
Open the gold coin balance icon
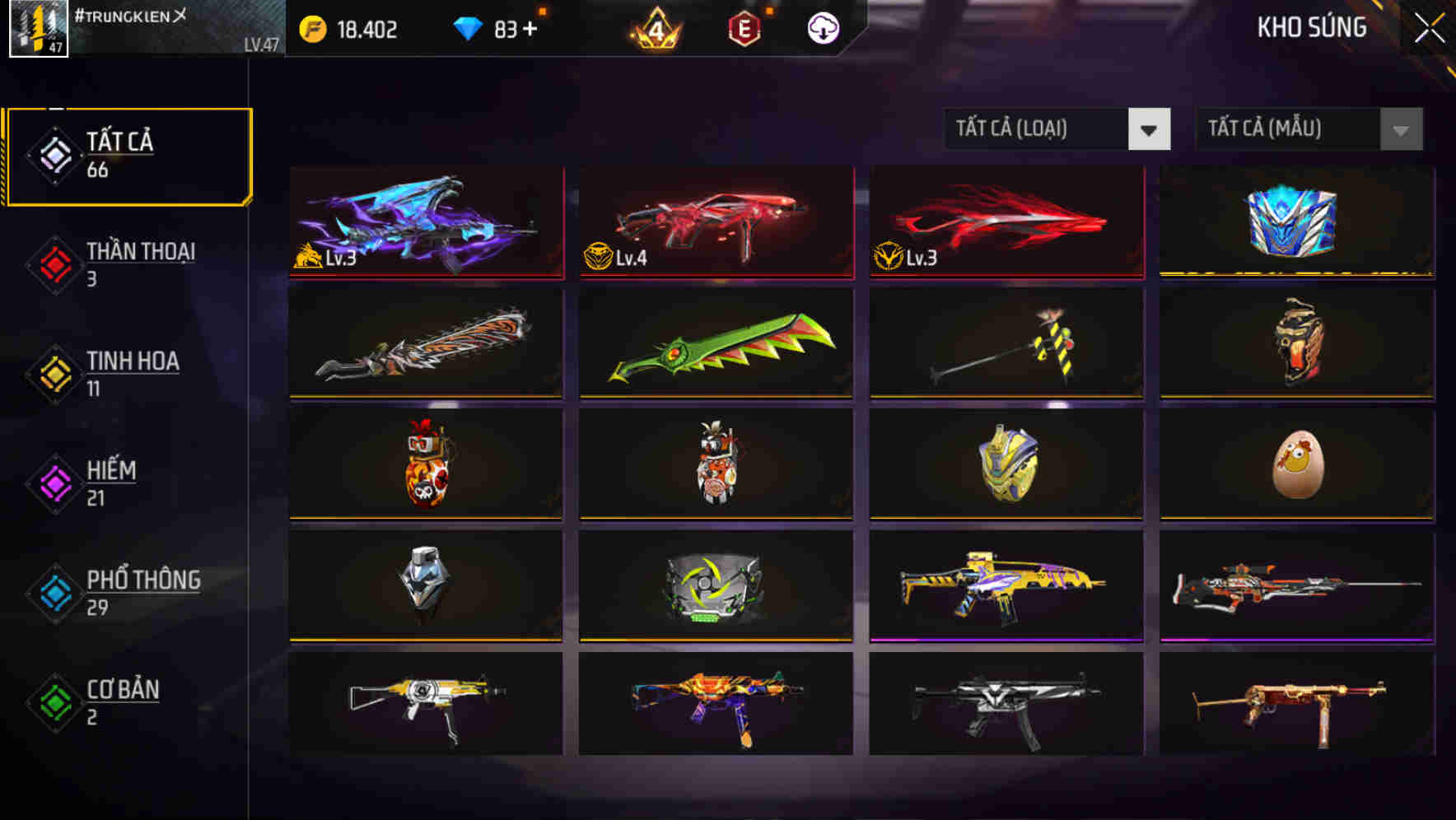[x=311, y=30]
